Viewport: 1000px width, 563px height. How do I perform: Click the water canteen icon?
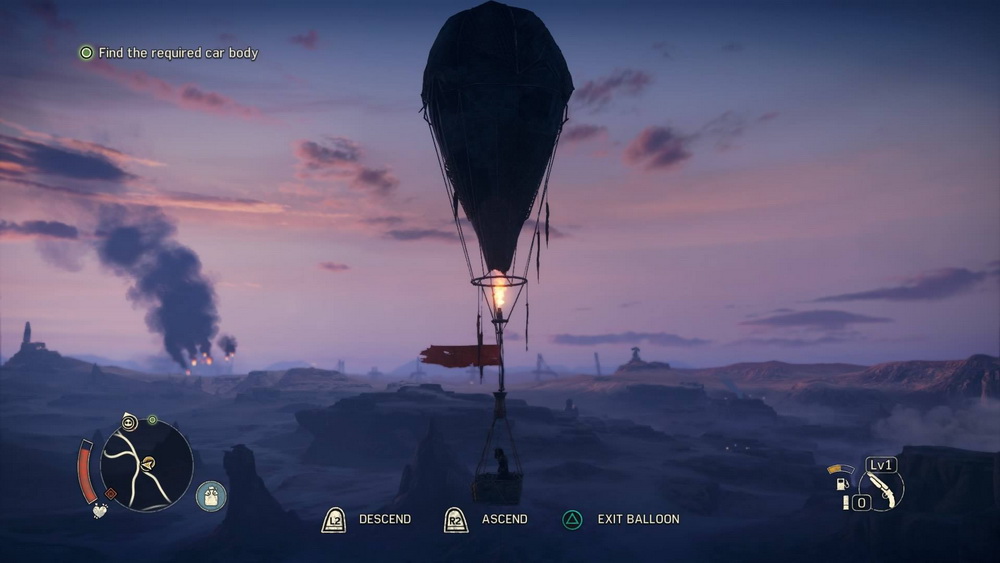[210, 495]
